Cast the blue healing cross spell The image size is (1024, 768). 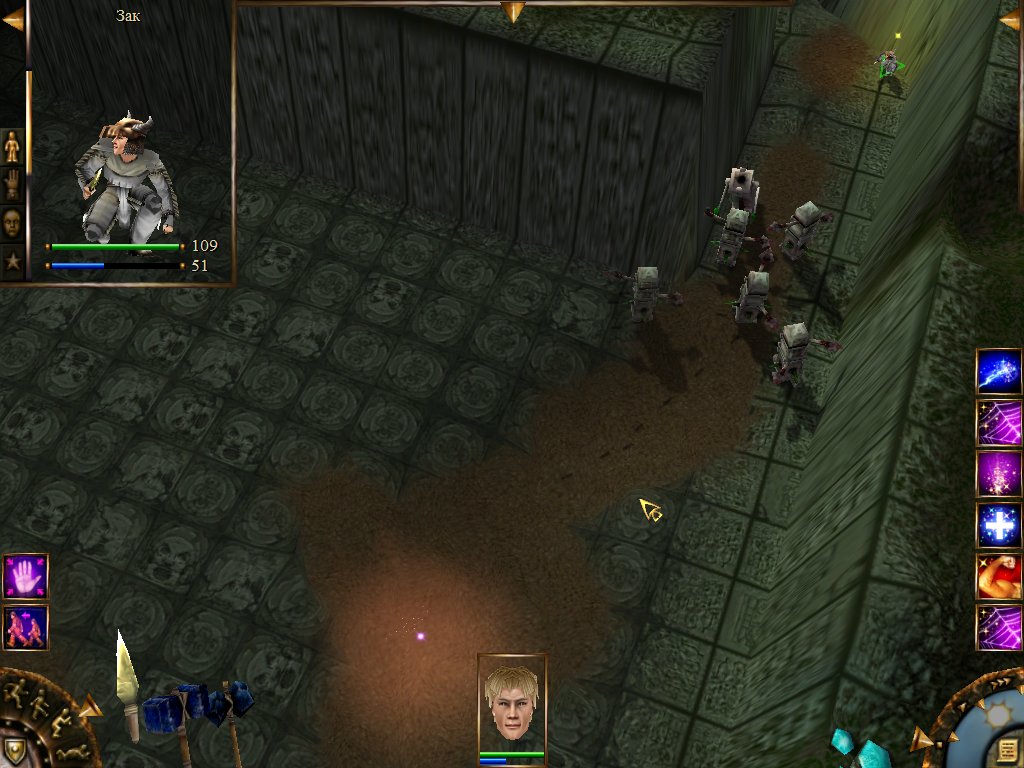coord(998,526)
